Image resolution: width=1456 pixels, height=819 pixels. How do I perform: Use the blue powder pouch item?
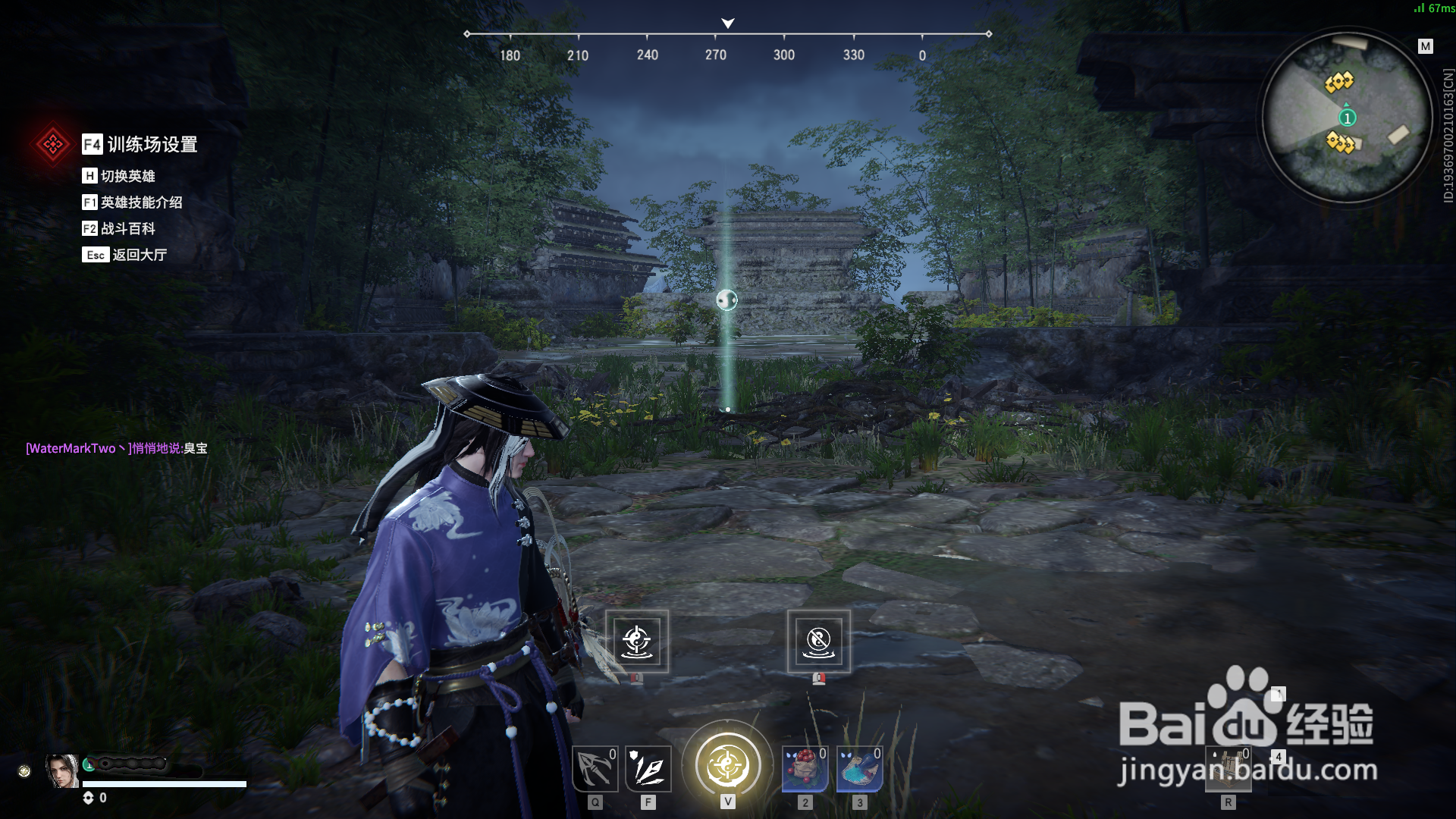pos(859,769)
